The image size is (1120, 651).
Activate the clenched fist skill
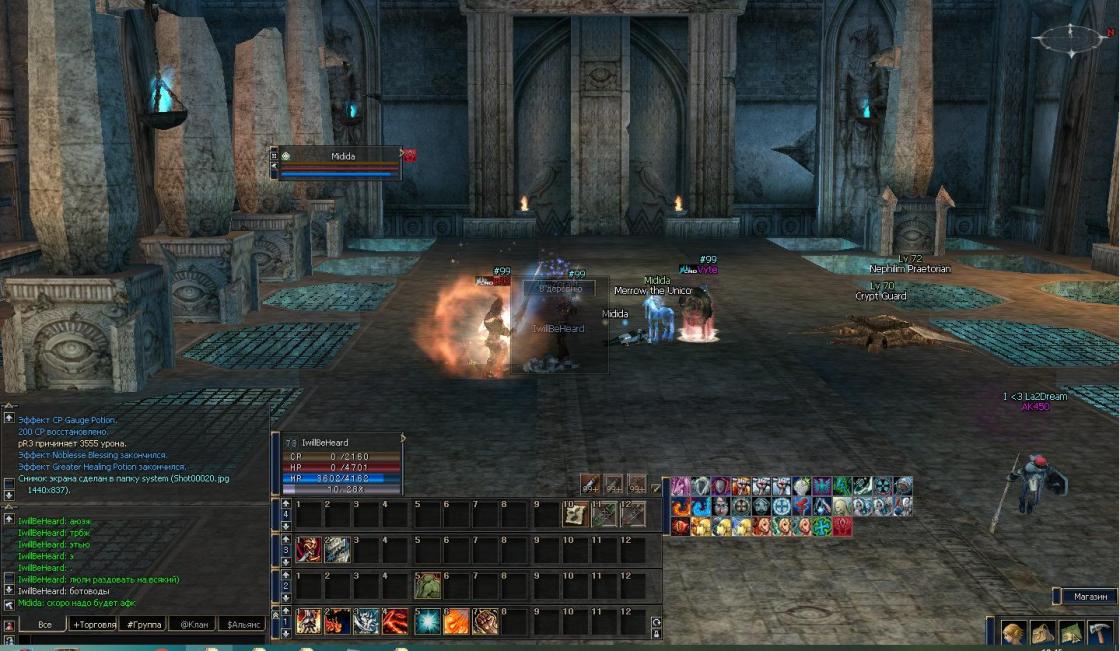[485, 621]
